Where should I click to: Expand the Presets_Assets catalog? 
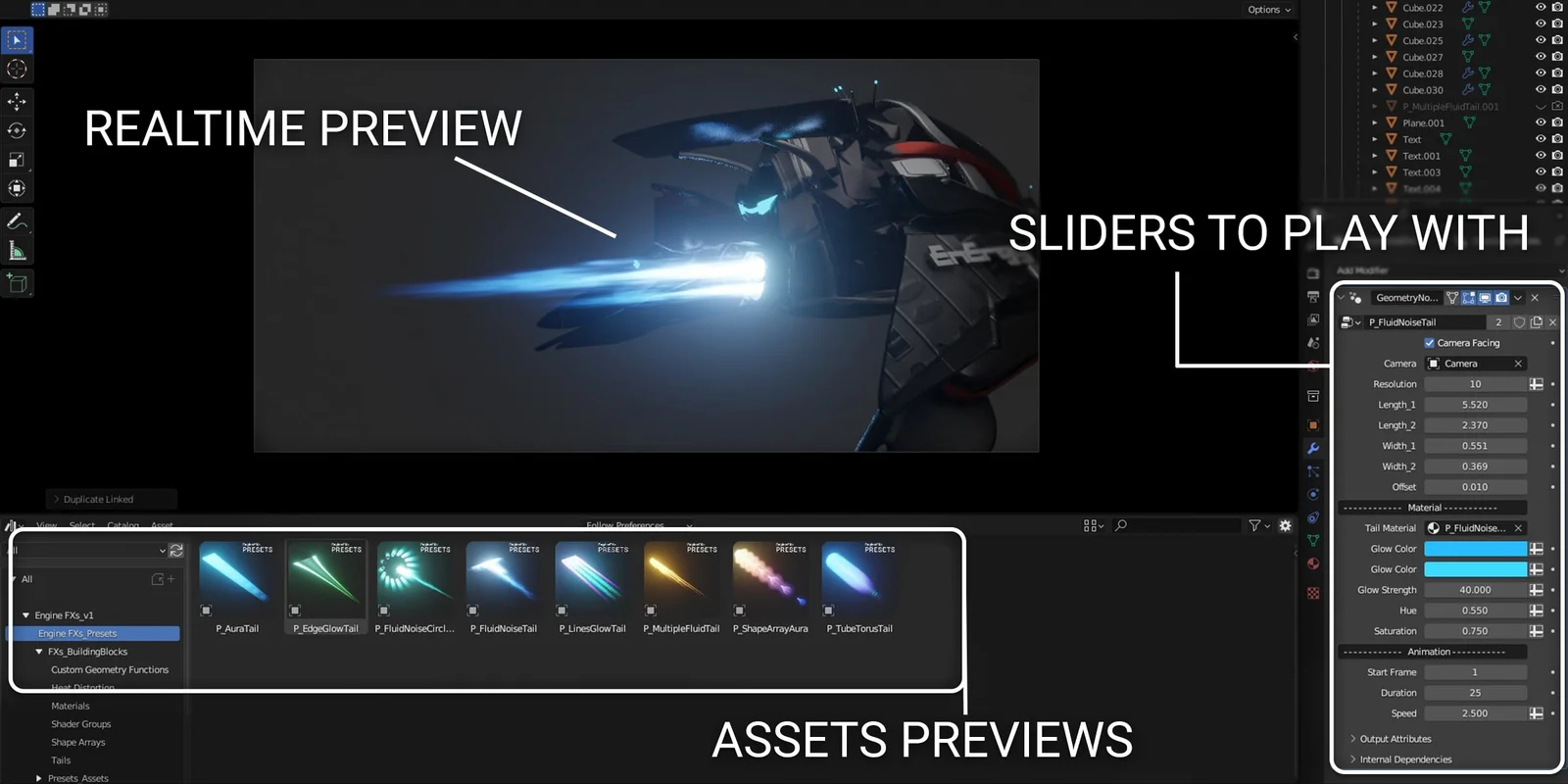coord(39,777)
